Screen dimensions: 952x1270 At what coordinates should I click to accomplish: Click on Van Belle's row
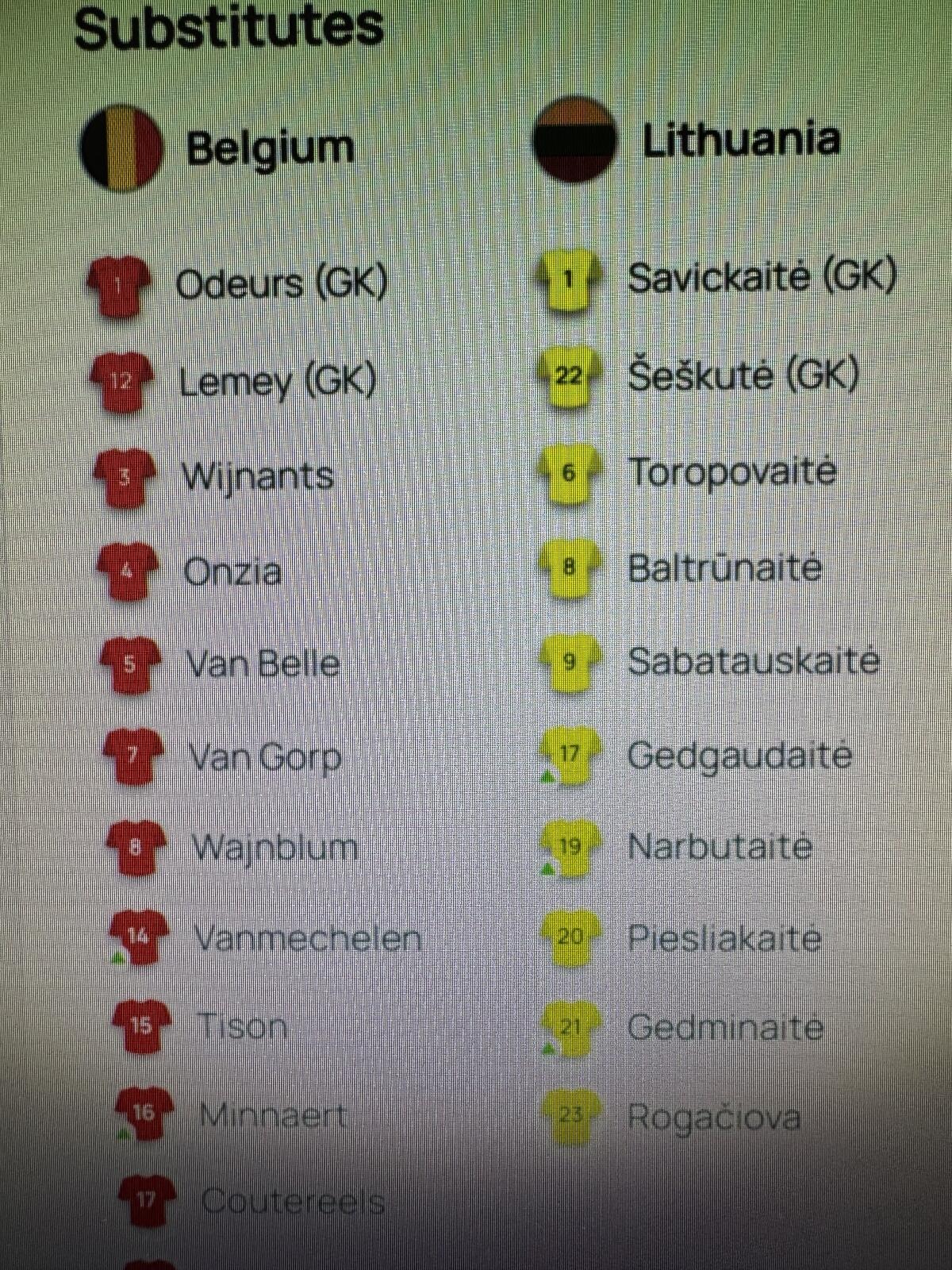click(x=263, y=664)
